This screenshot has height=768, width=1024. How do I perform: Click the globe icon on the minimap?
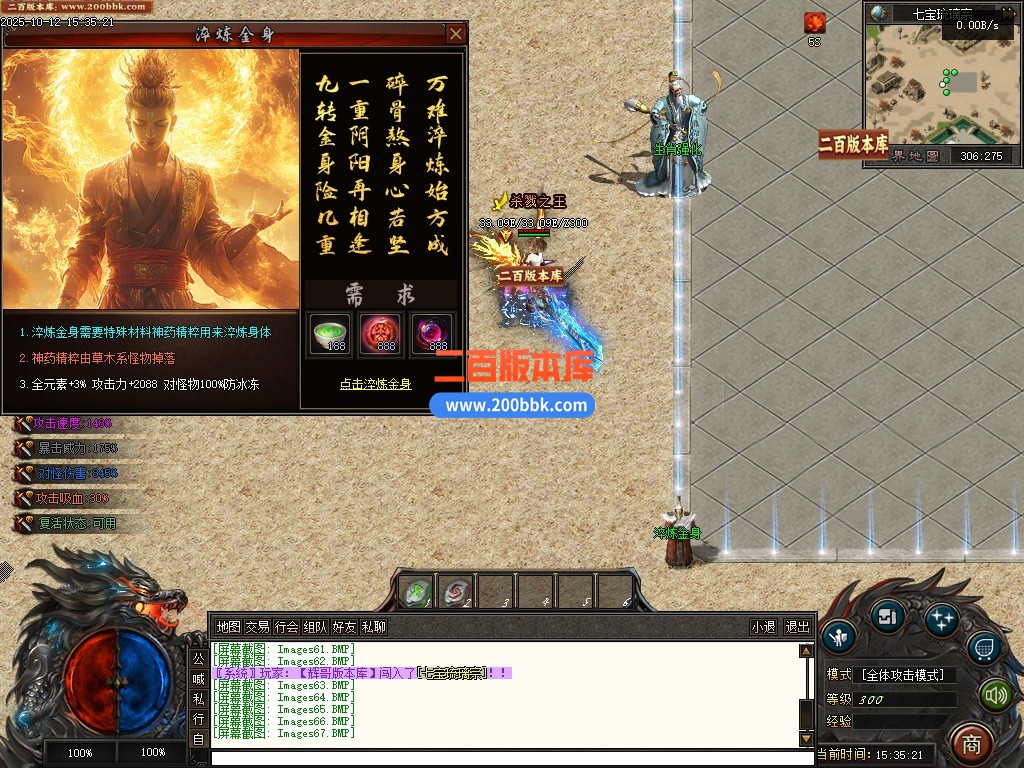(879, 13)
